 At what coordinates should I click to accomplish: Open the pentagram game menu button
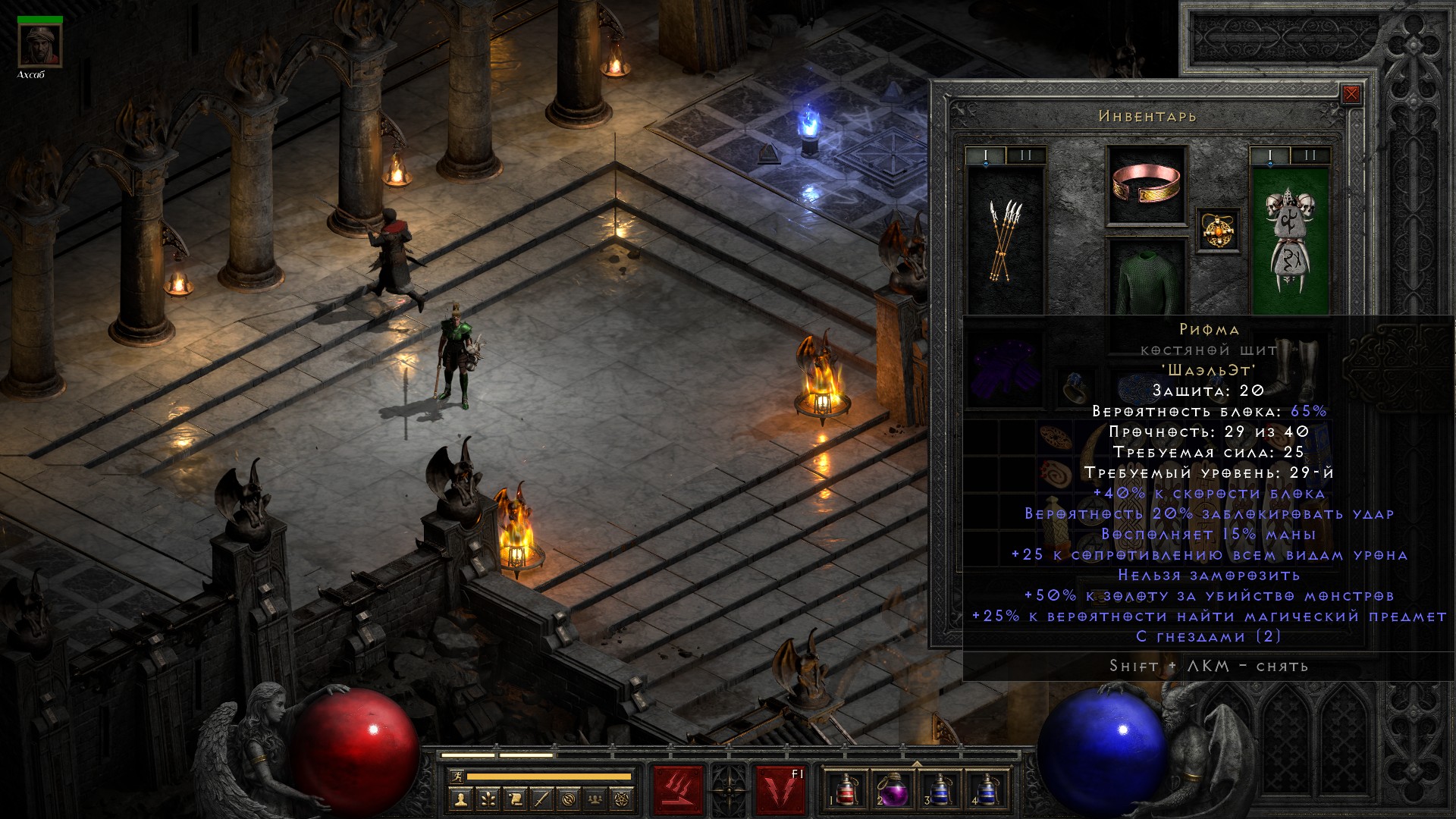(x=623, y=799)
